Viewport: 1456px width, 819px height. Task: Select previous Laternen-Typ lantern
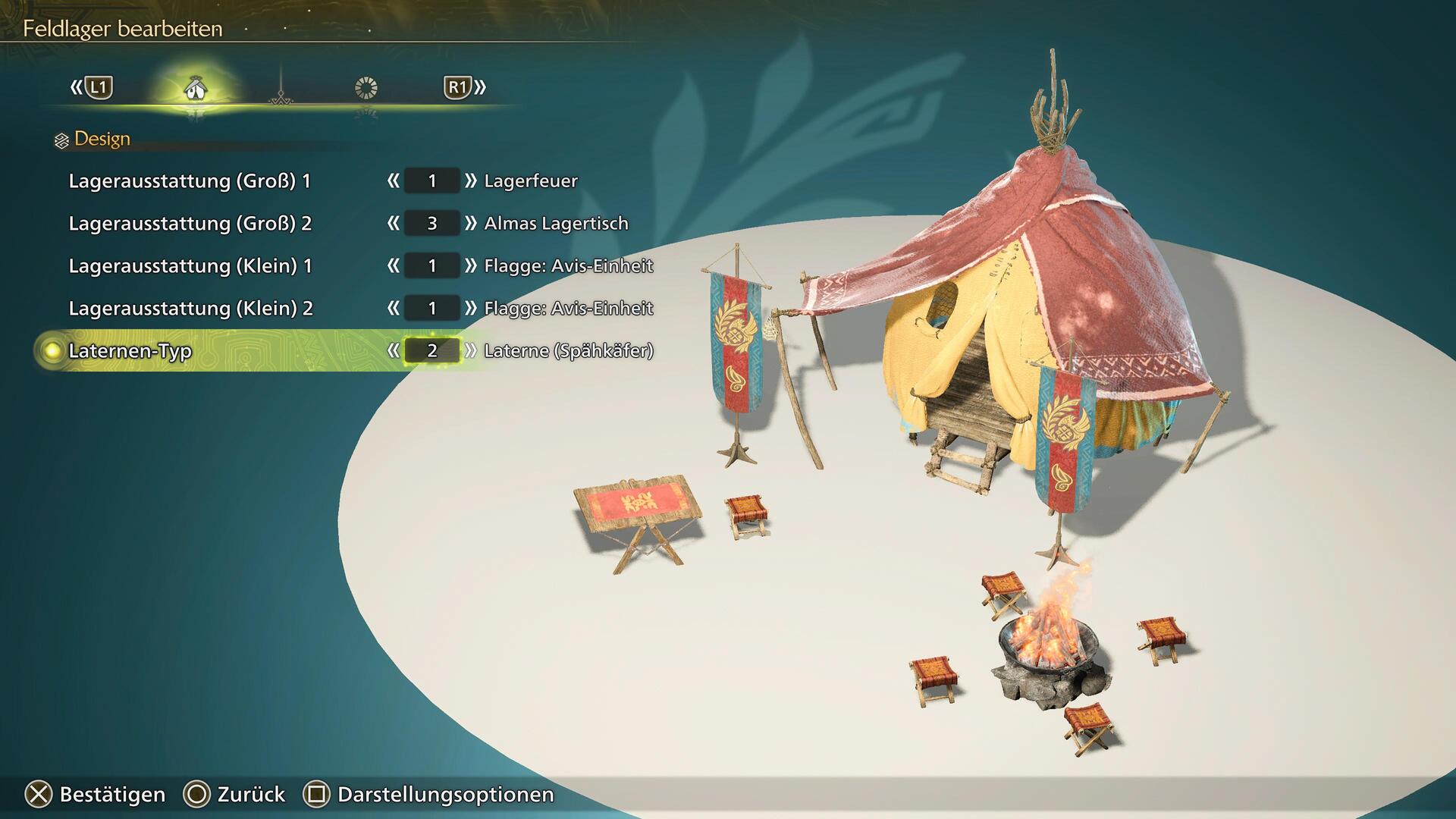click(393, 351)
